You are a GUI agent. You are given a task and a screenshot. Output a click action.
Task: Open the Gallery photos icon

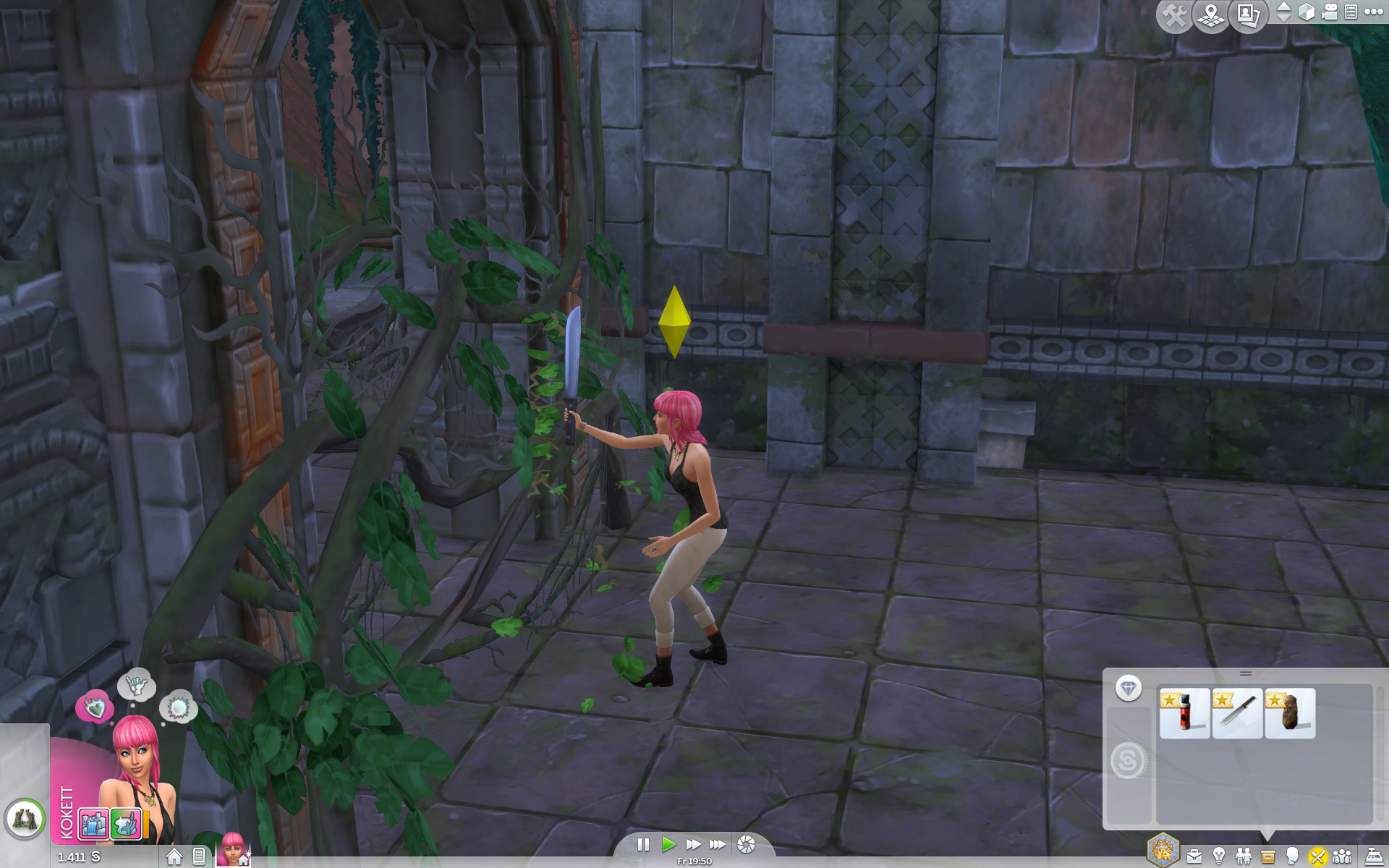[1249, 16]
